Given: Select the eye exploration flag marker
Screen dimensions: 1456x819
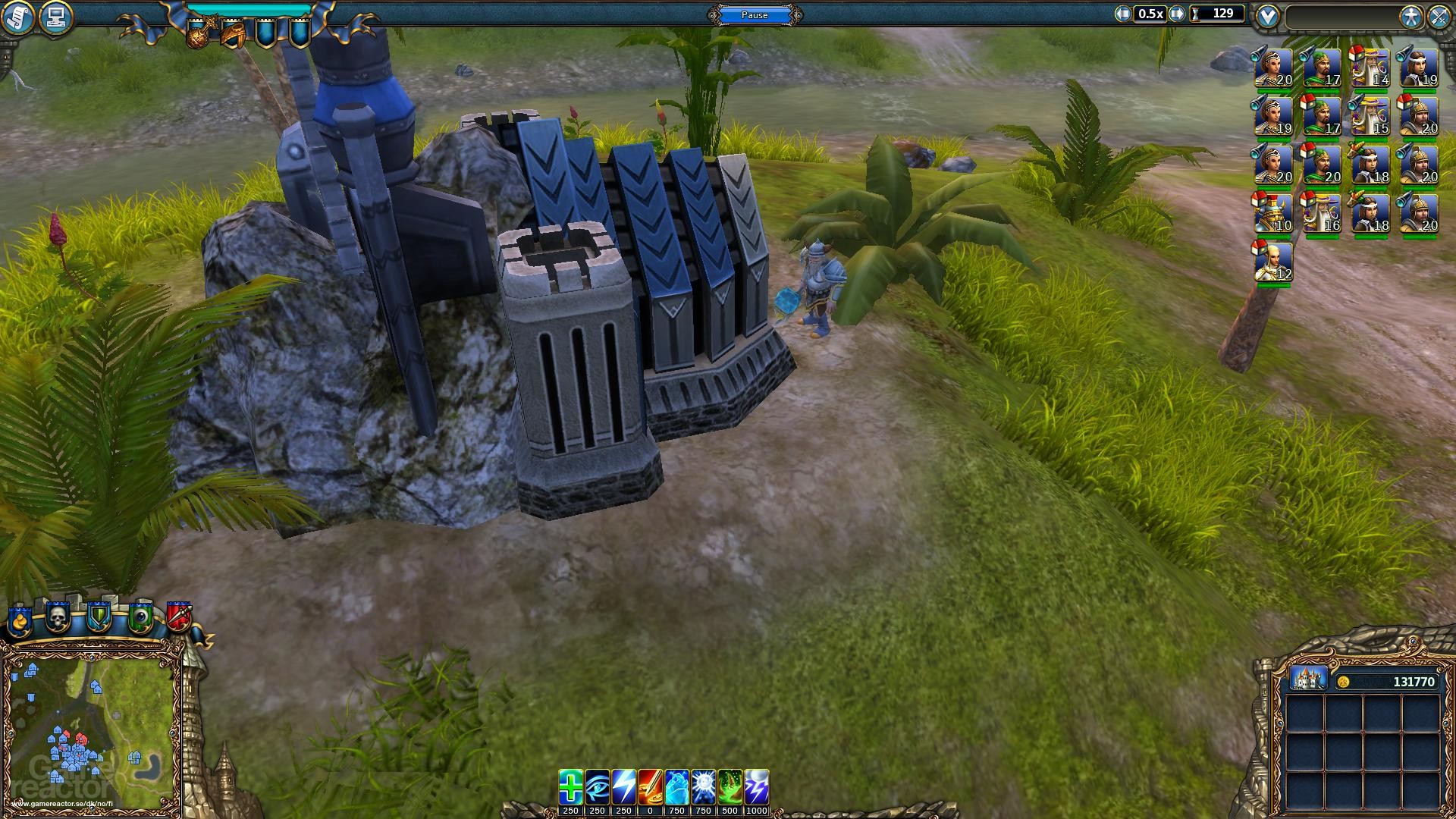Looking at the screenshot, I should pos(140,618).
